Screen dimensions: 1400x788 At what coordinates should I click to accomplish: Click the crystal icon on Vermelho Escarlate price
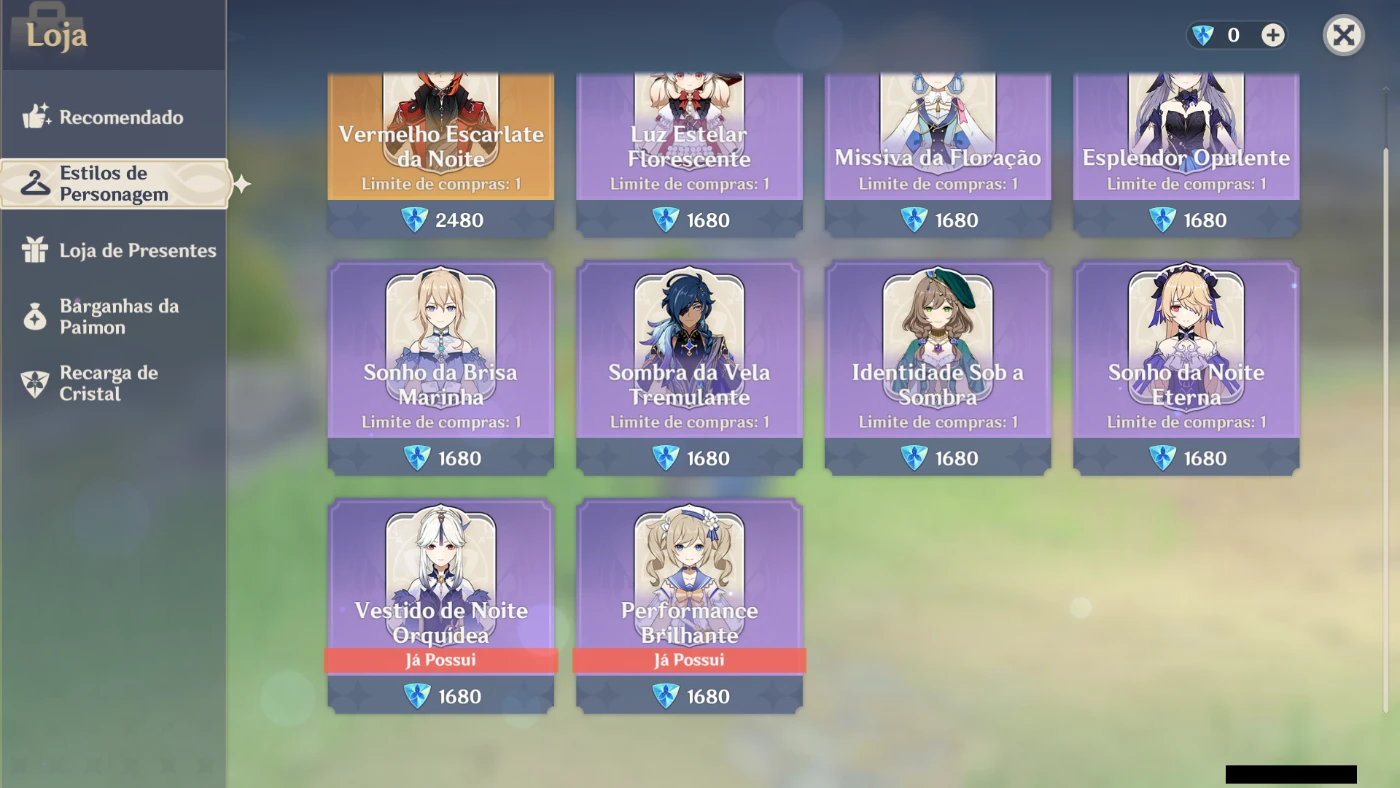414,220
